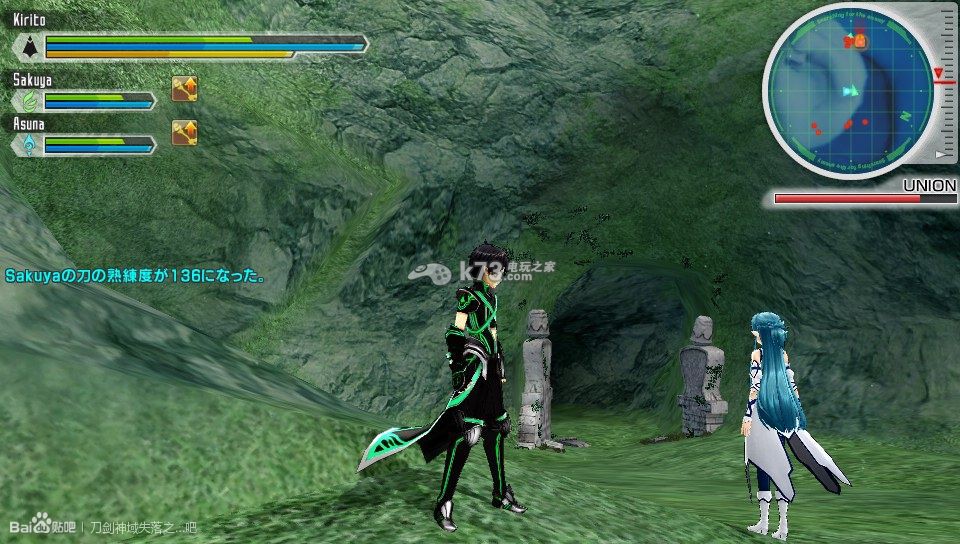
Task: Click the teal player arrow on minimap
Action: click(x=850, y=91)
